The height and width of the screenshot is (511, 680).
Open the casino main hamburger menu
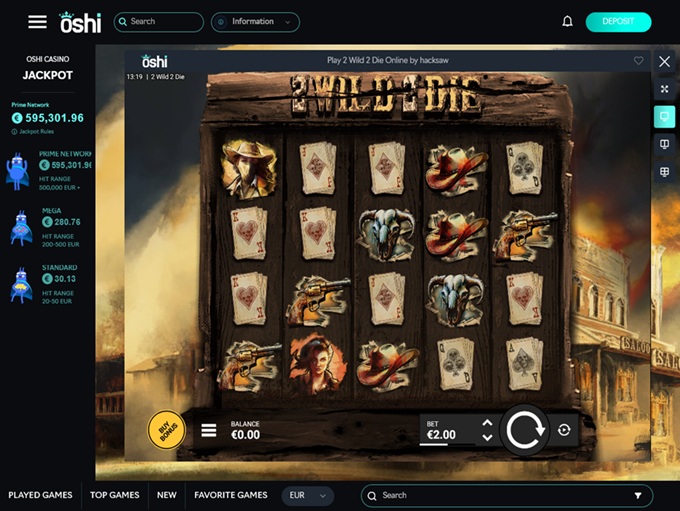click(x=37, y=21)
